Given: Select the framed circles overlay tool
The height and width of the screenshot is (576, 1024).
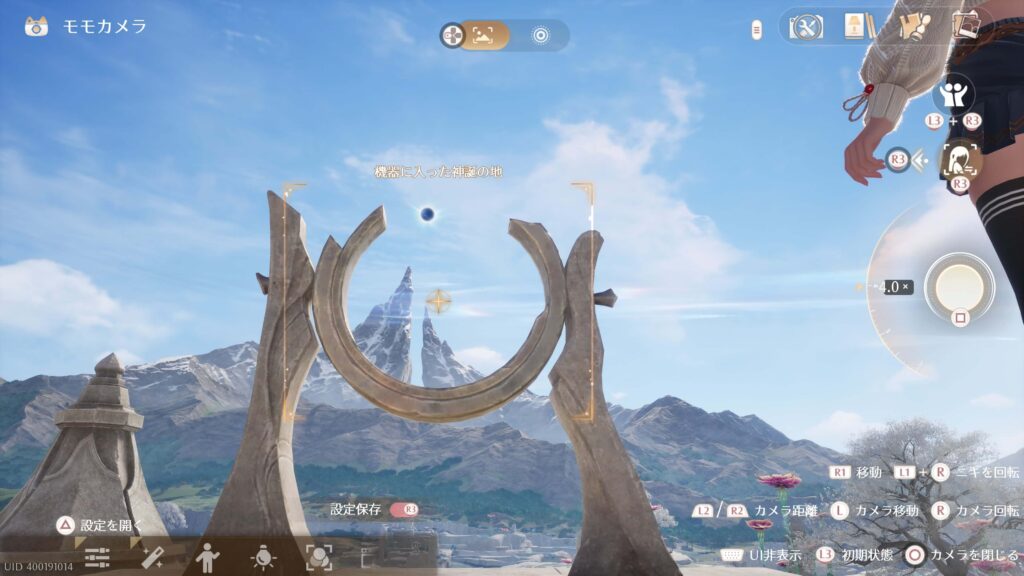Looking at the screenshot, I should [x=318, y=558].
